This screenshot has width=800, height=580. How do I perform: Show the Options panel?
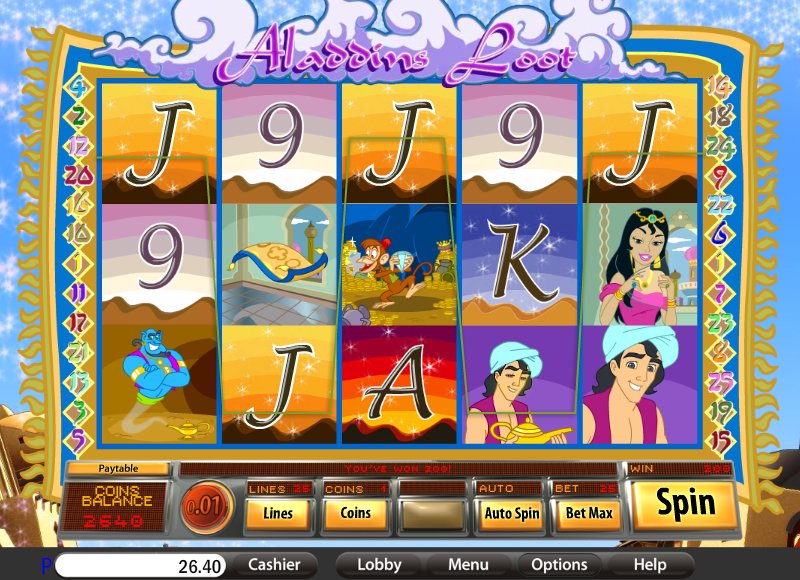pyautogui.click(x=559, y=564)
